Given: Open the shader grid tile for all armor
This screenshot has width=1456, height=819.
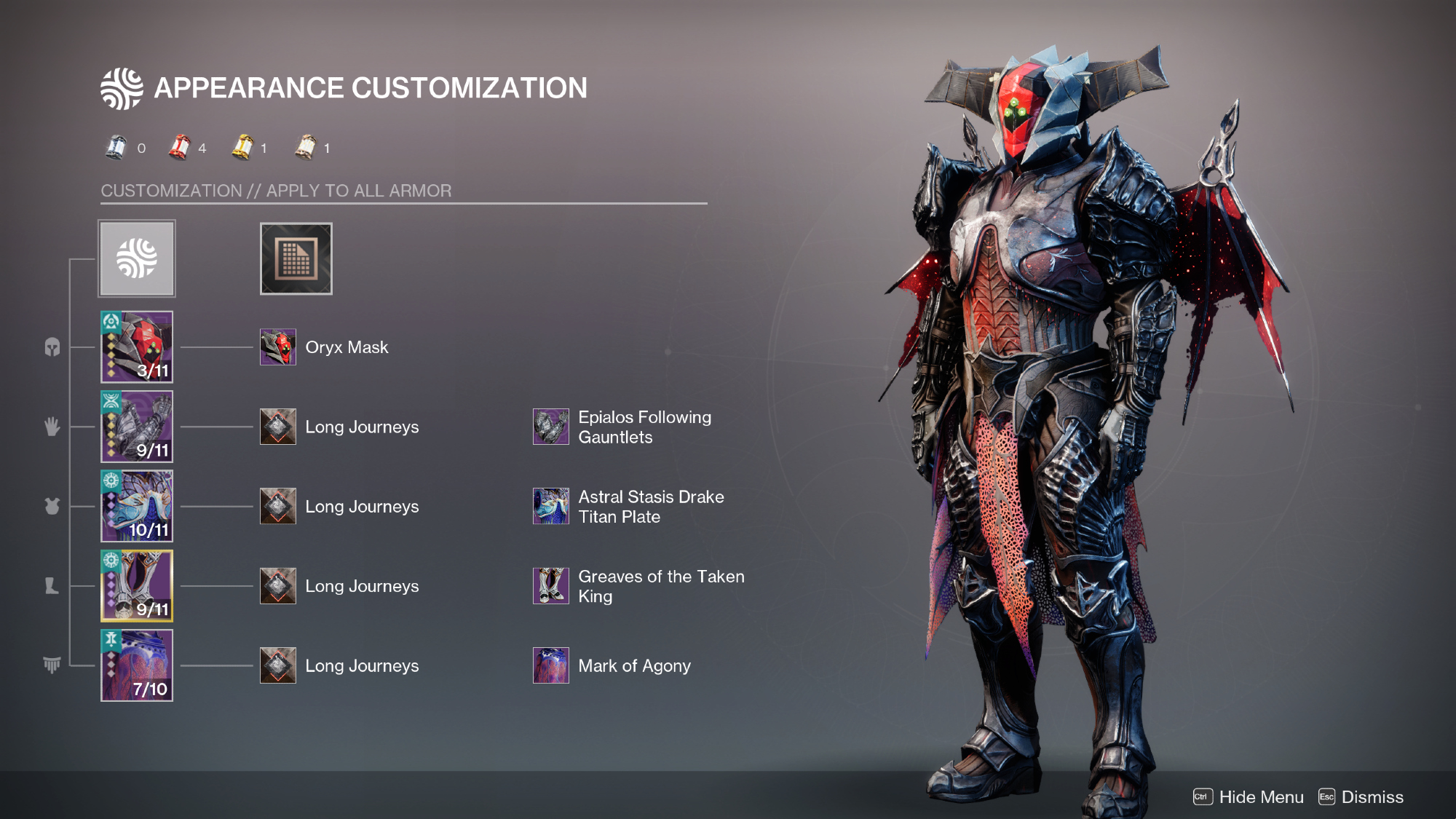Looking at the screenshot, I should (296, 258).
